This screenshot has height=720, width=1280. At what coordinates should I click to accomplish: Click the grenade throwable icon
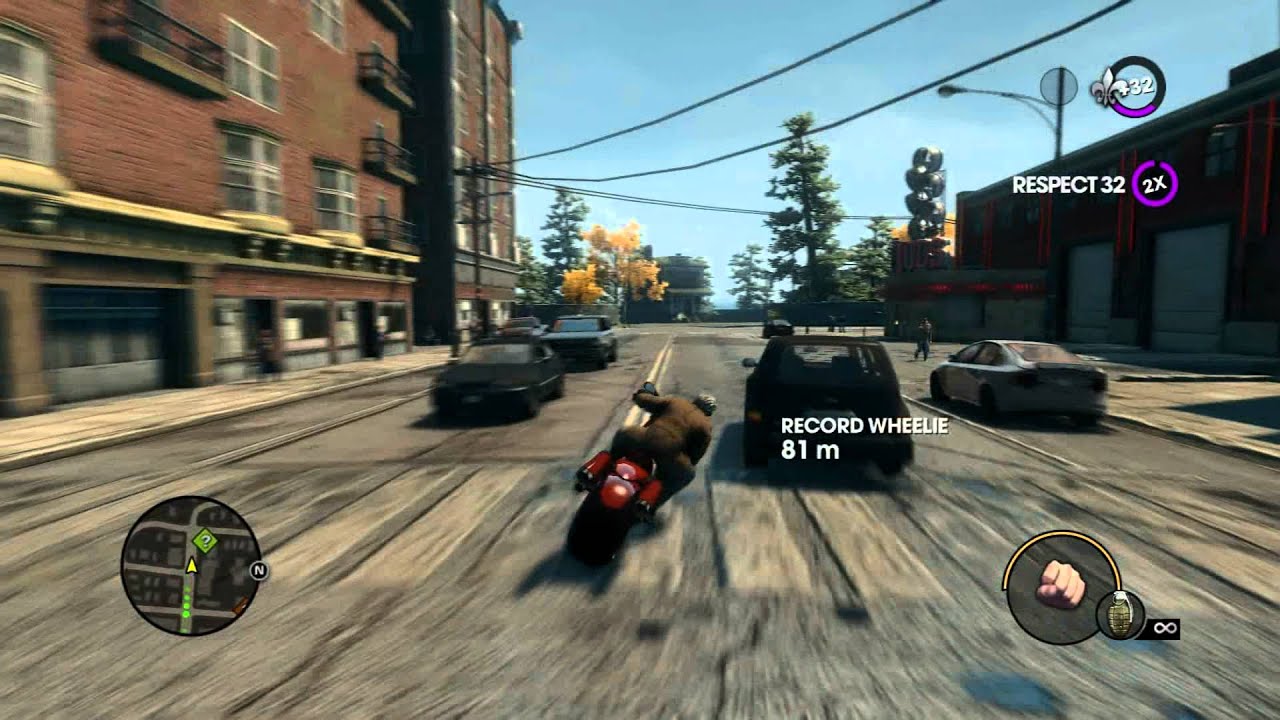1120,613
